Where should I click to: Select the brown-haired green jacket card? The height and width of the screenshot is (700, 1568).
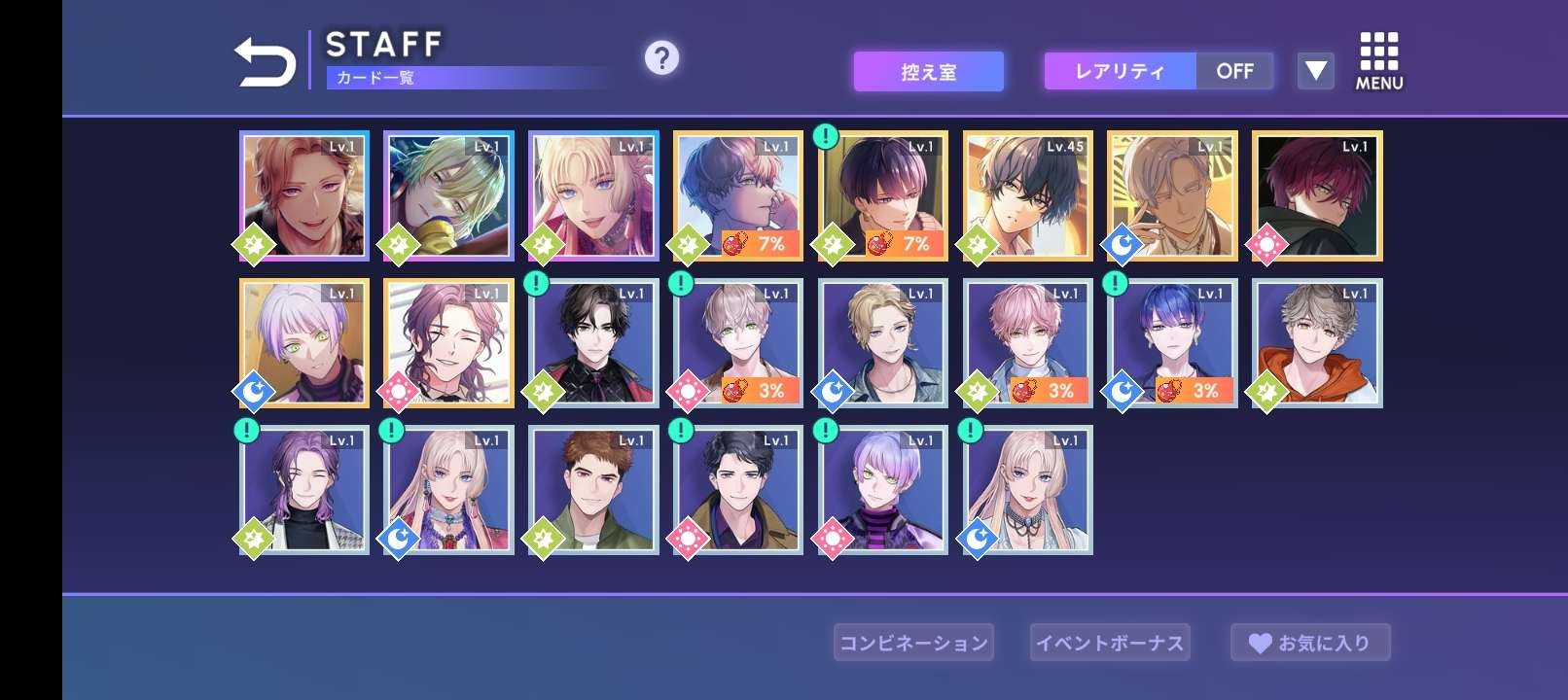[593, 490]
